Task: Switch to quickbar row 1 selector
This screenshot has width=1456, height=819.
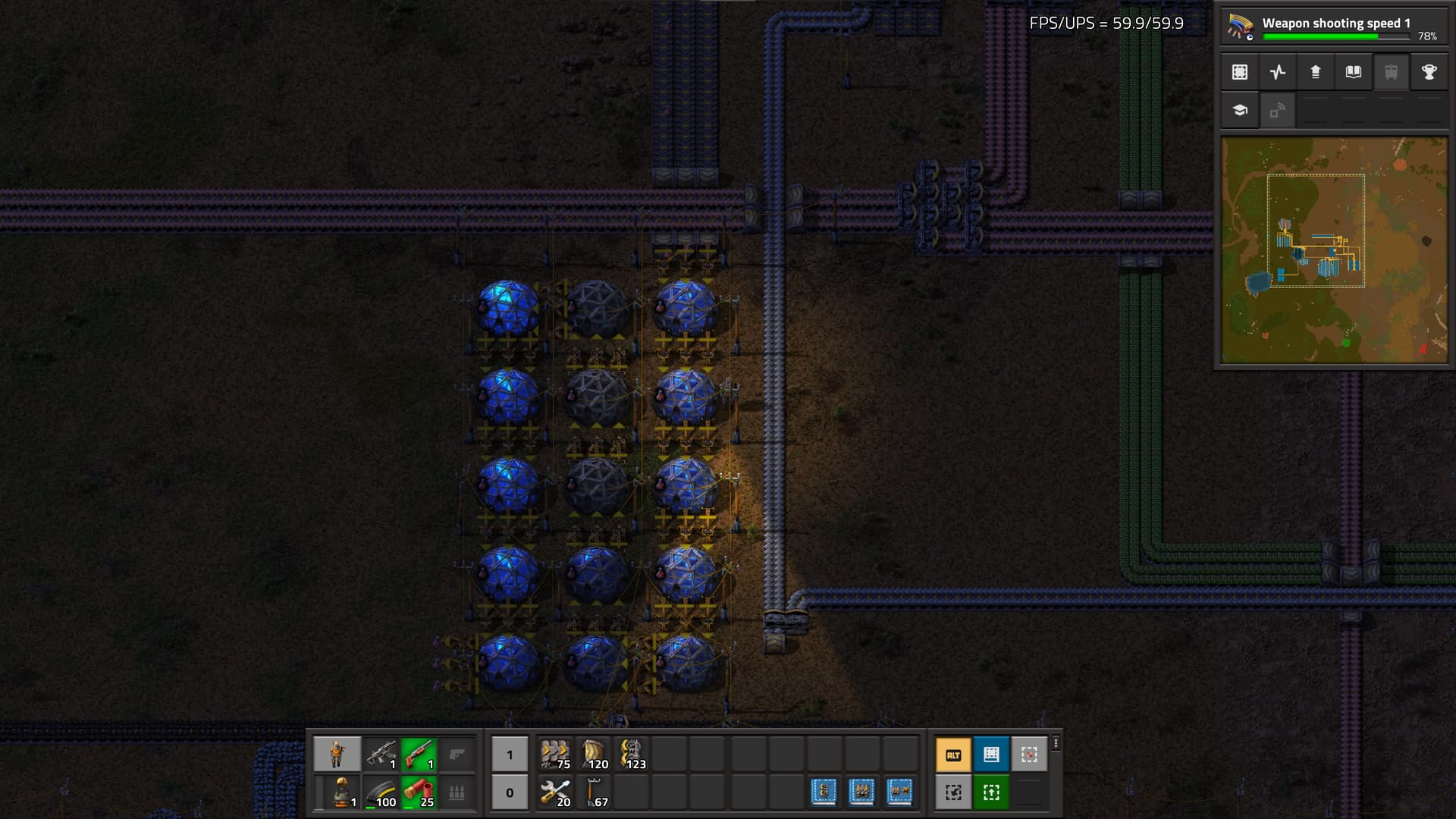Action: pos(510,755)
